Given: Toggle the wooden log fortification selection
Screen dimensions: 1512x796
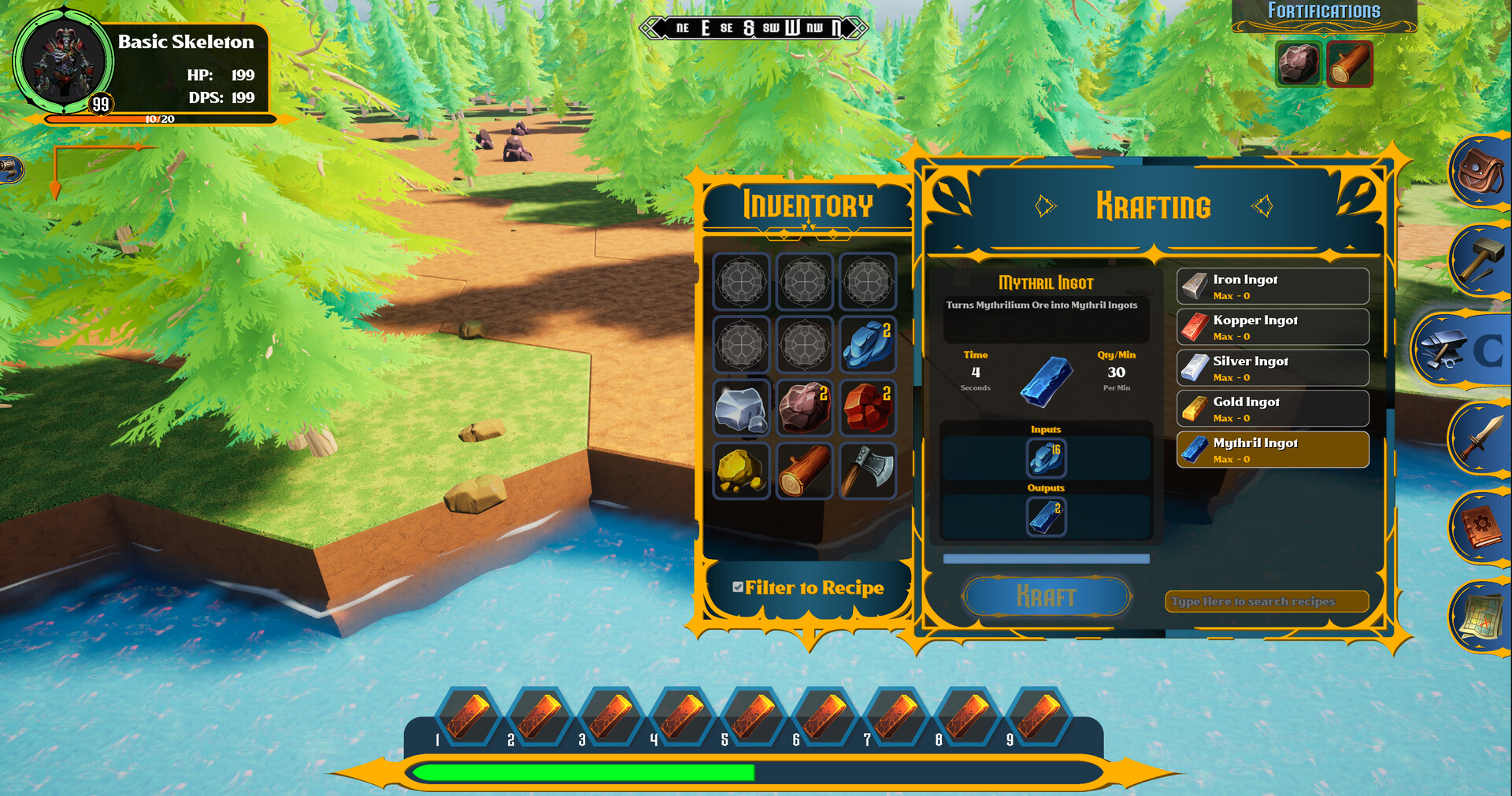Looking at the screenshot, I should [1349, 64].
